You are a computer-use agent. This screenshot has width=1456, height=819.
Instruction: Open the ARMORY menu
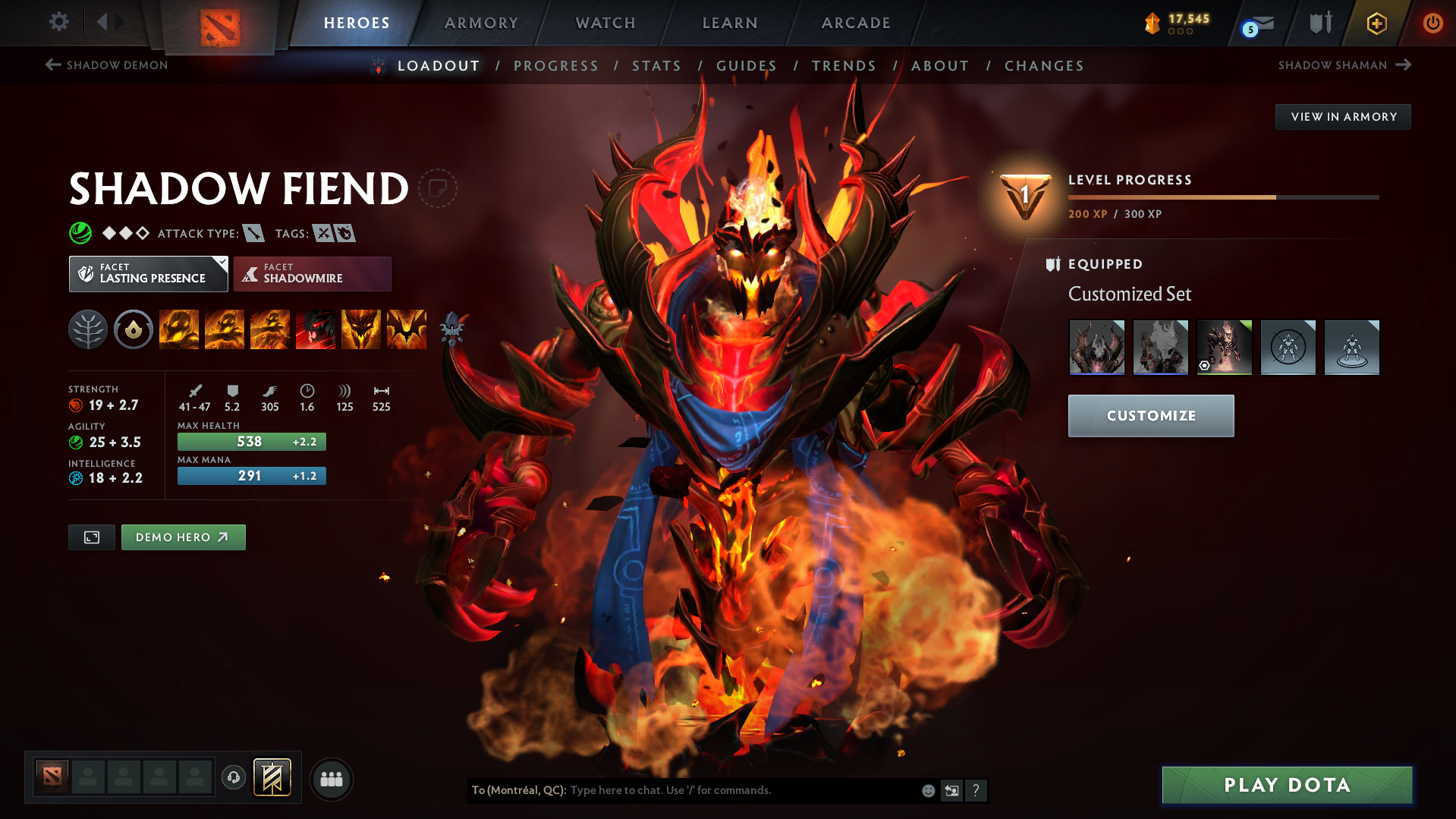[x=481, y=23]
